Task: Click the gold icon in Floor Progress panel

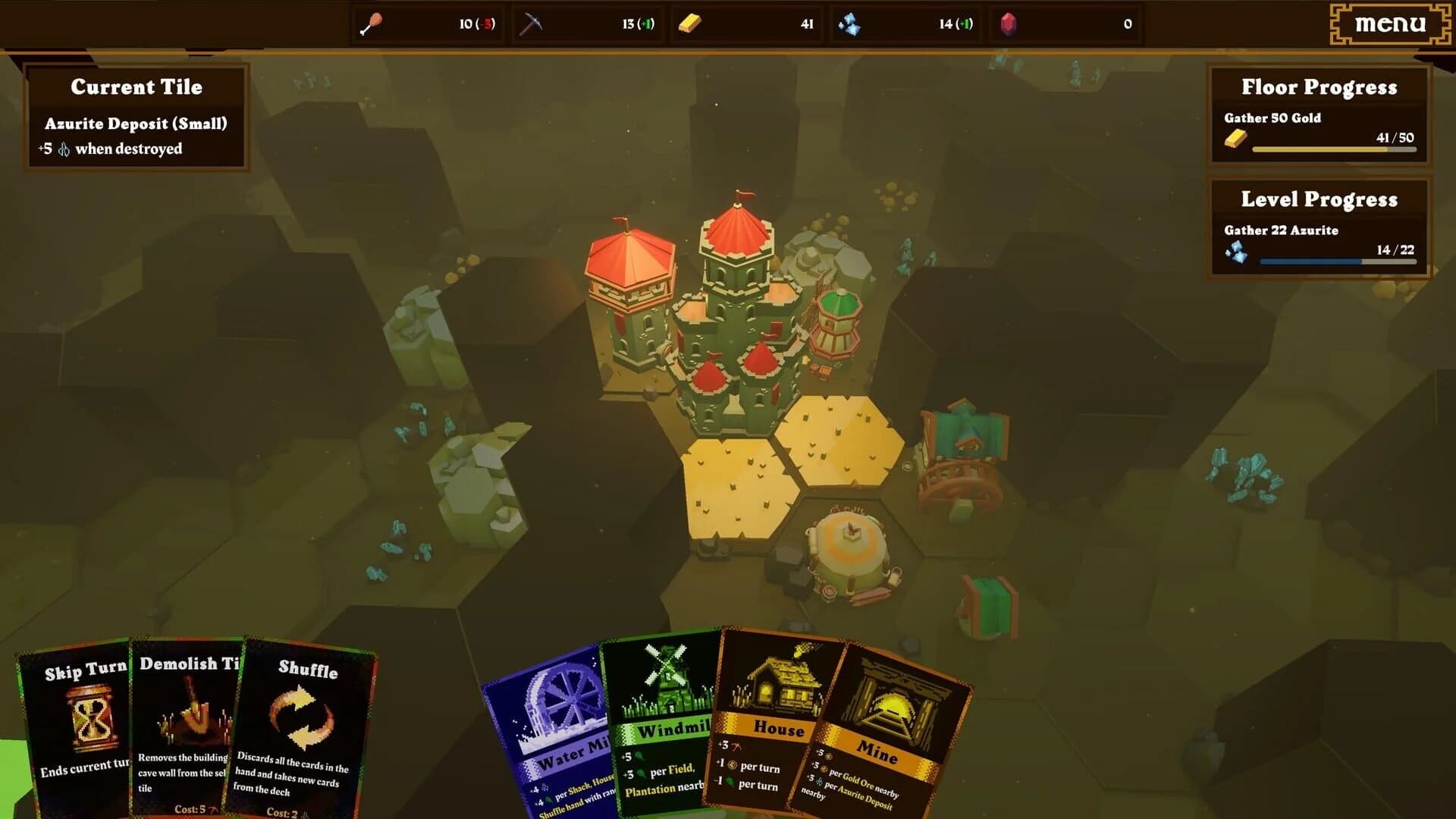Action: pos(1237,140)
